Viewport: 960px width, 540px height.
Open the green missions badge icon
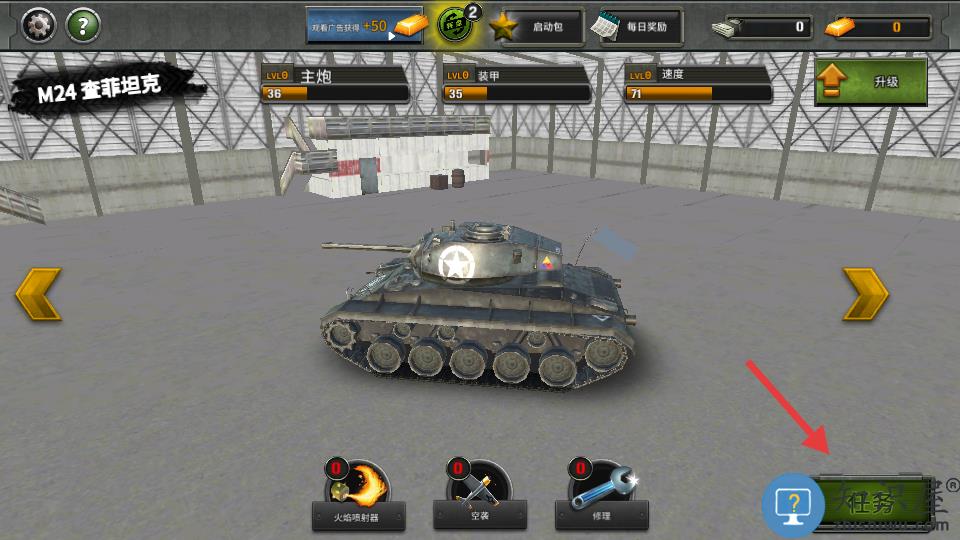(457, 25)
